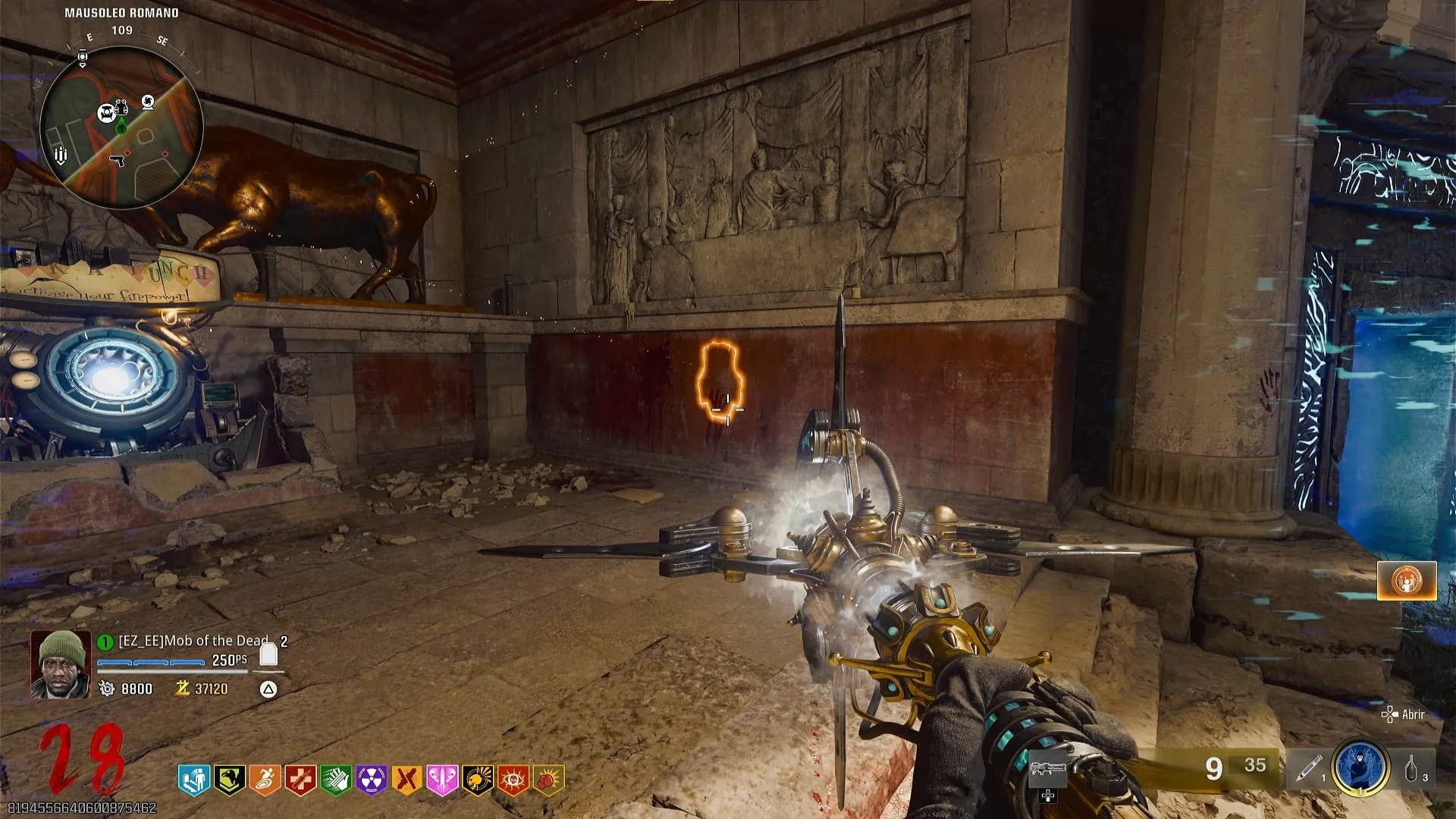Select the pink rocket perk icon
1456x819 pixels.
pyautogui.click(x=443, y=780)
